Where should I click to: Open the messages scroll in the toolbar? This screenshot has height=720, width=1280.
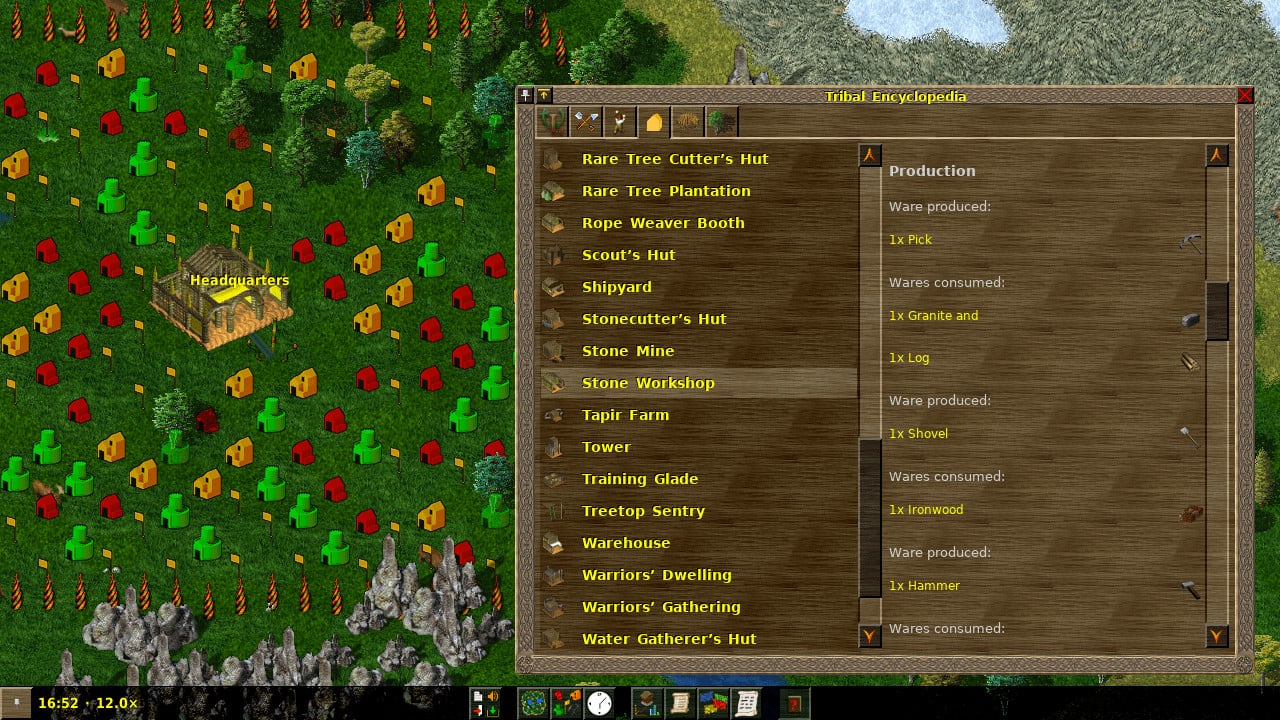pos(747,703)
